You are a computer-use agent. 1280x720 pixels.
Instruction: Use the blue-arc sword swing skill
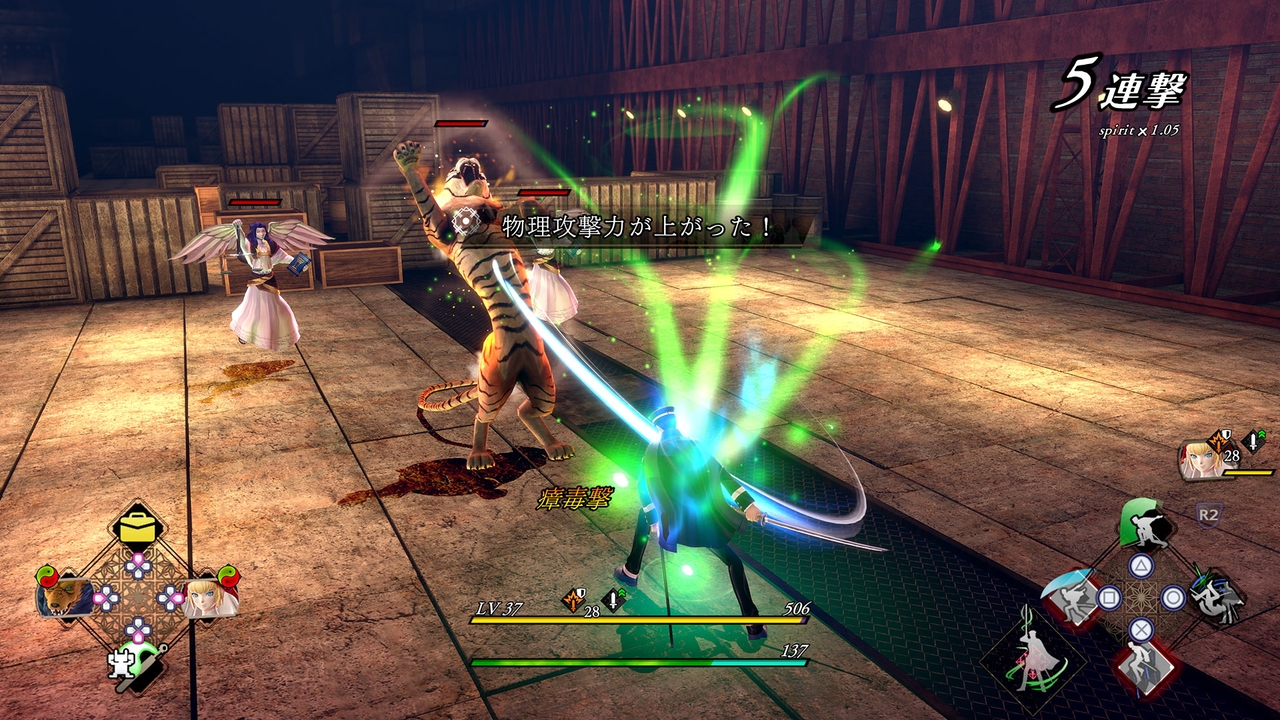pos(1071,600)
